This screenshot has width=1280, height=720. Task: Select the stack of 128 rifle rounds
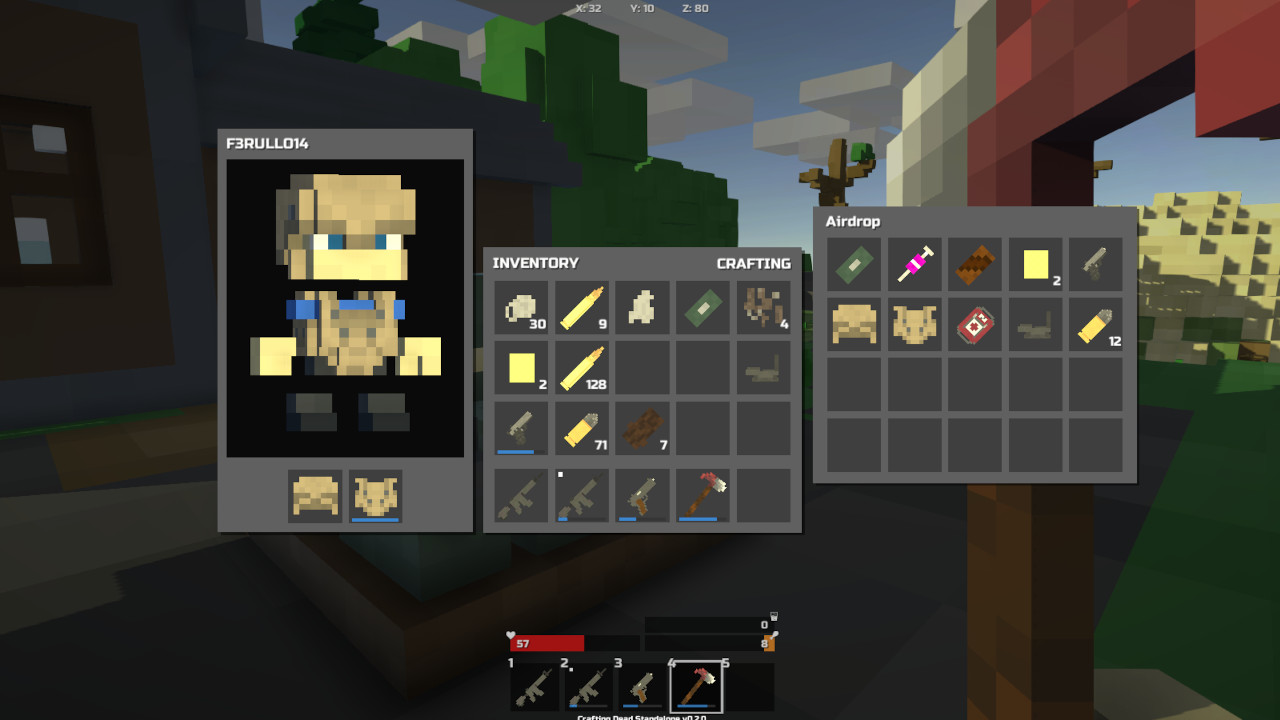[582, 368]
